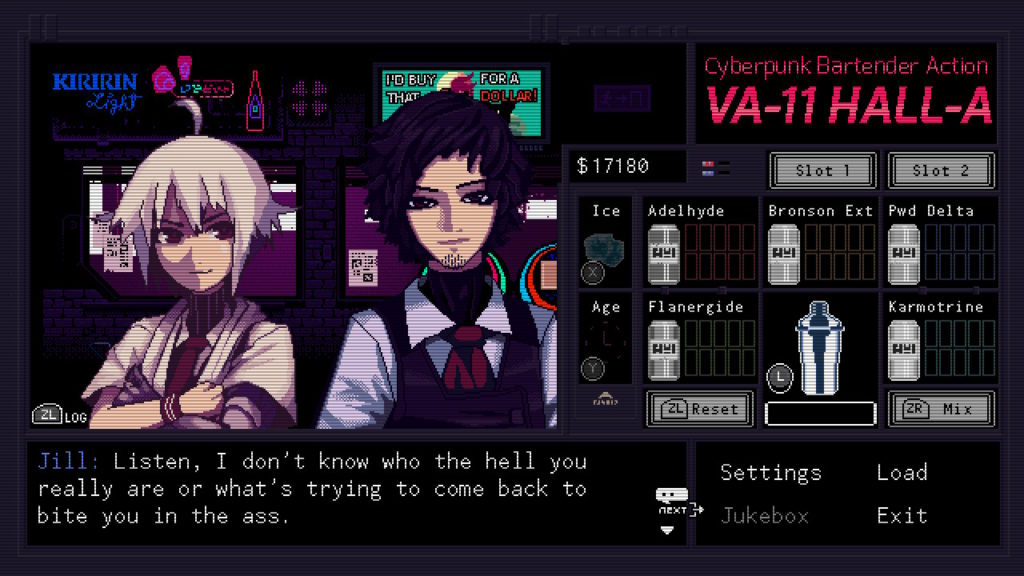Add Adelhyde ingredient can
The image size is (1024, 576).
[x=664, y=253]
